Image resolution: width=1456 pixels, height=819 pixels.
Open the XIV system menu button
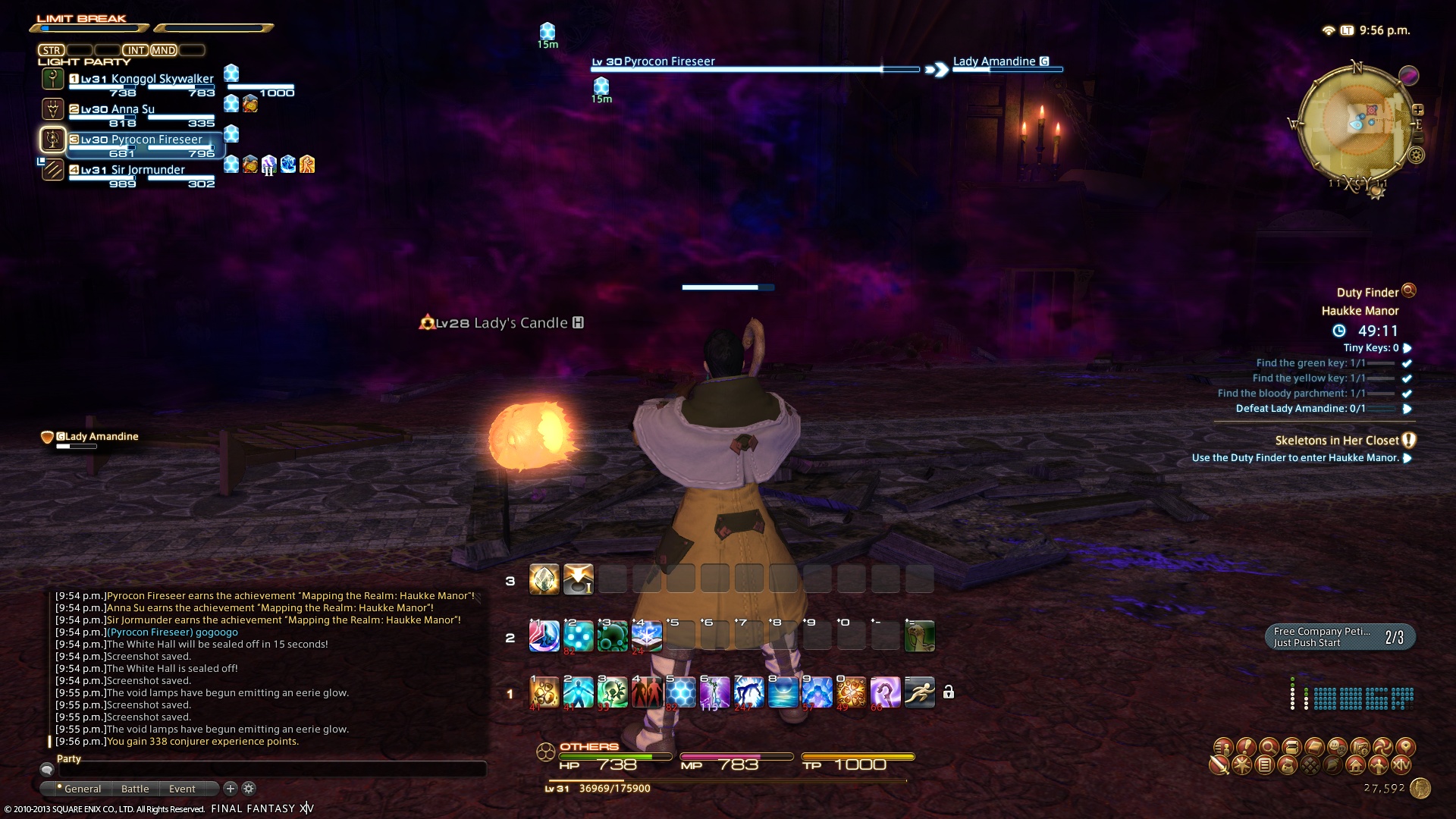pos(1401,765)
